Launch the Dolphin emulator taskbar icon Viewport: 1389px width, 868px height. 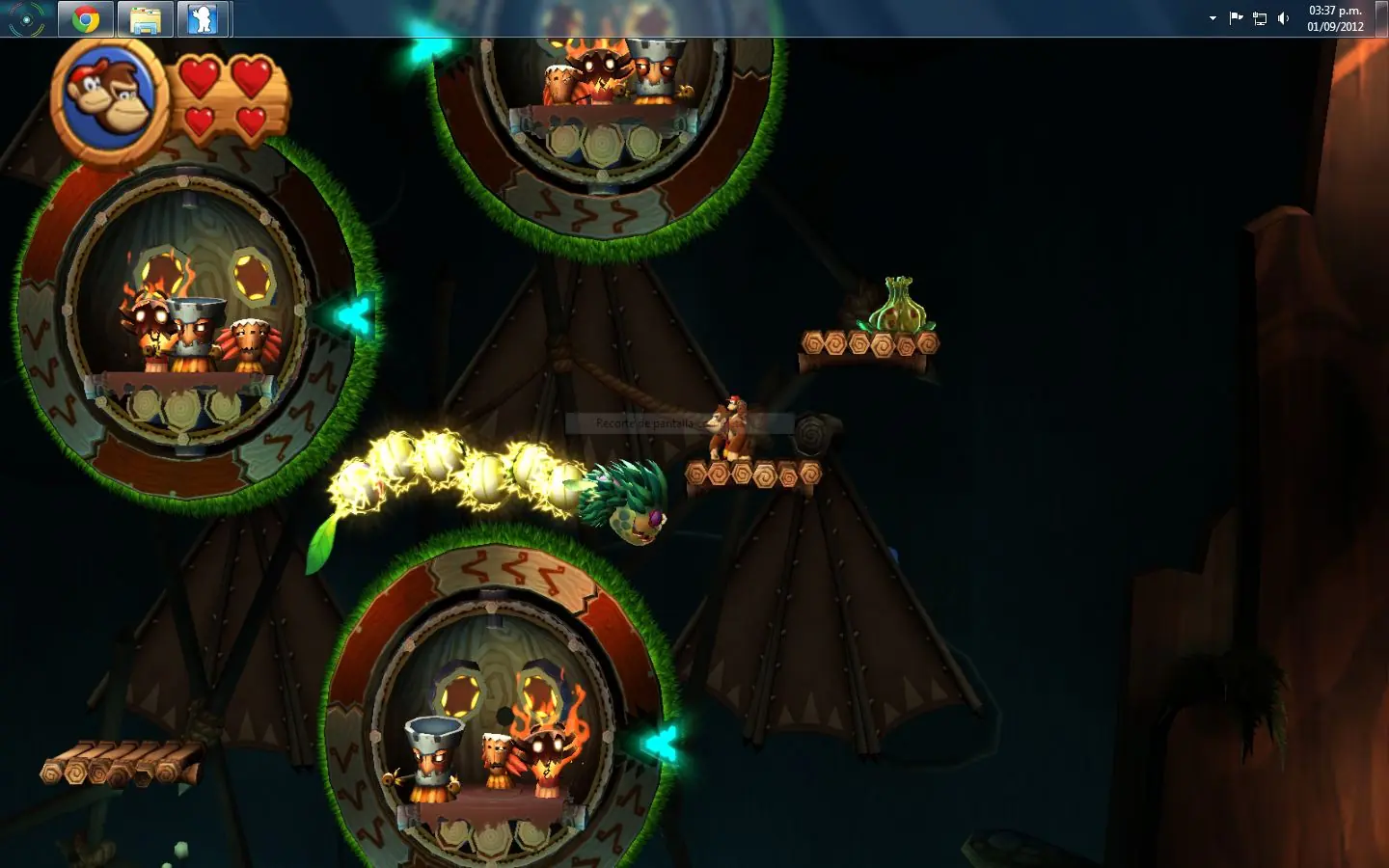[x=203, y=17]
